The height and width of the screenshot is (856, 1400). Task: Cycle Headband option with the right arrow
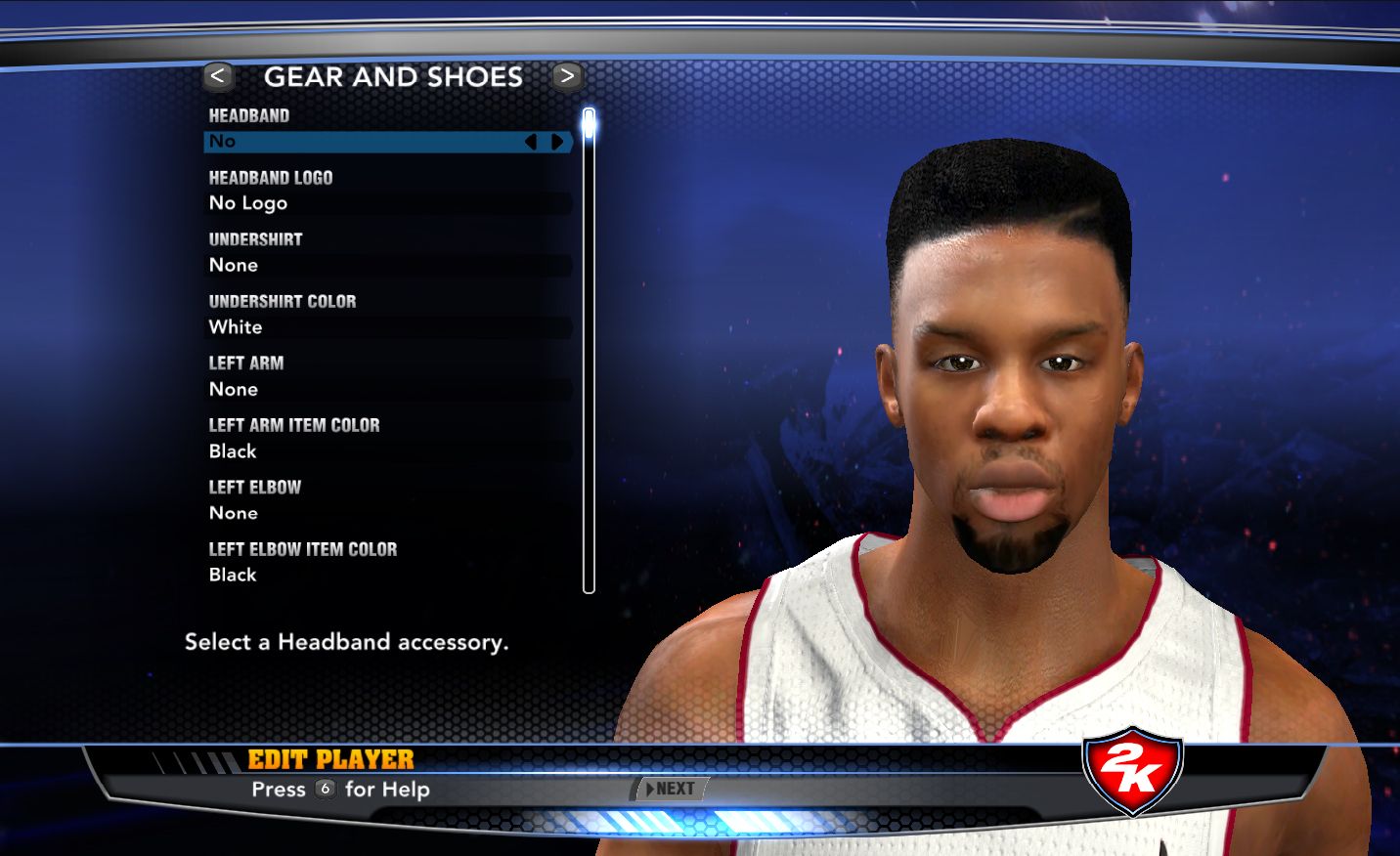click(x=557, y=142)
